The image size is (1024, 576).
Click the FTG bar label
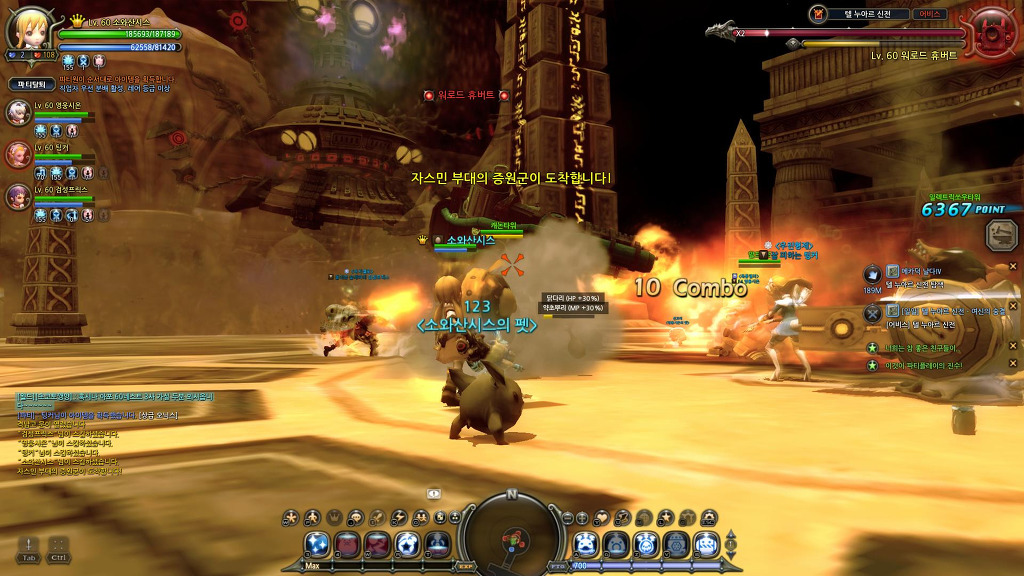tap(556, 566)
